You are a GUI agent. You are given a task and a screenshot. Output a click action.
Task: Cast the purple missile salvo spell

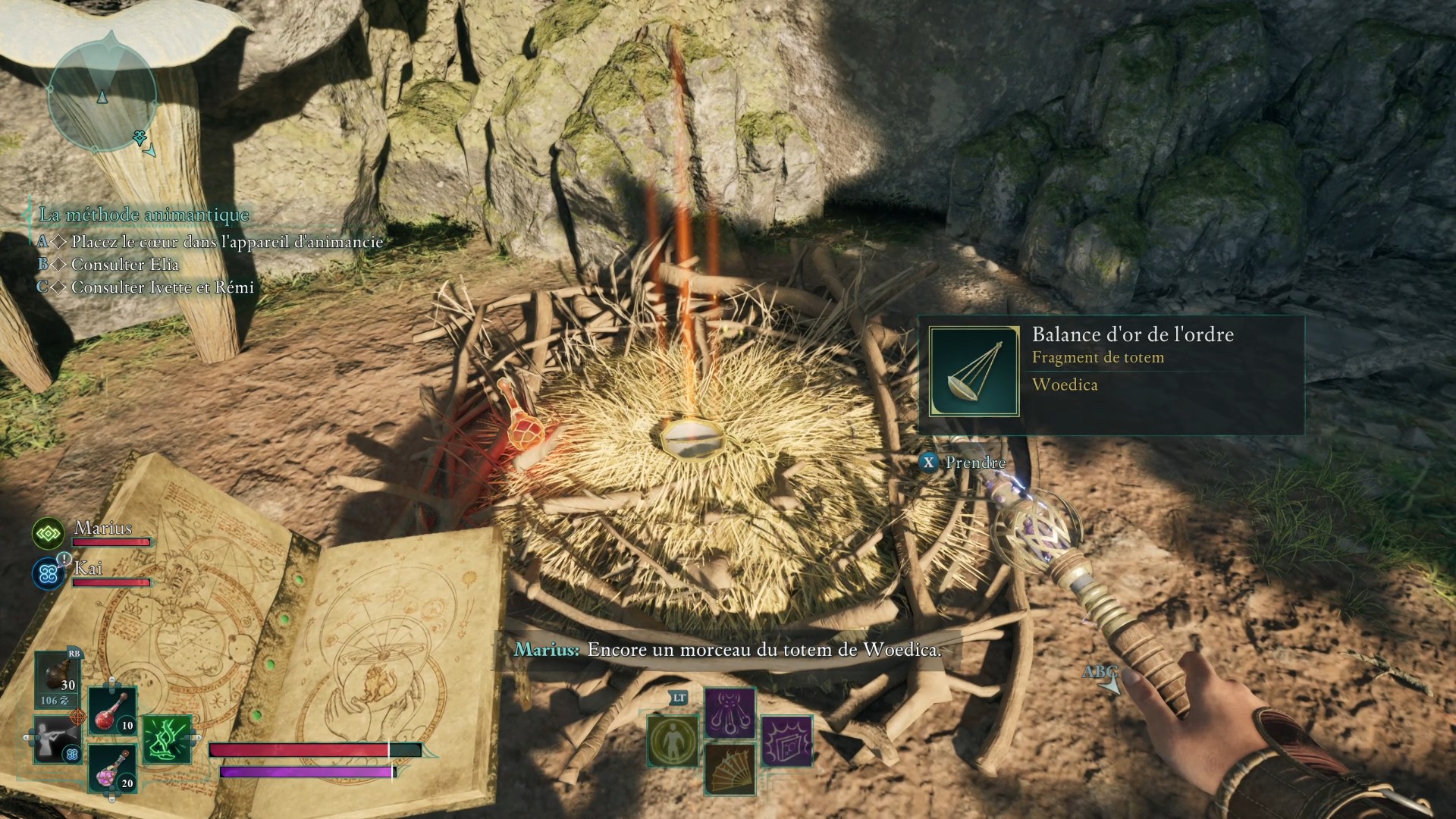click(x=730, y=714)
